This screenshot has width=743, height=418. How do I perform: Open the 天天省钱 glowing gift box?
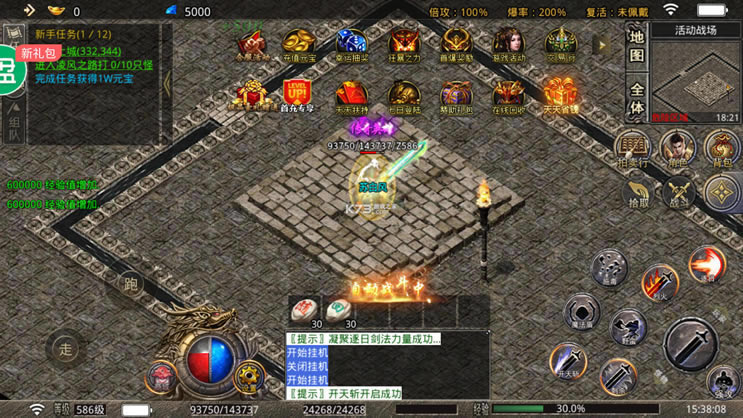click(560, 96)
